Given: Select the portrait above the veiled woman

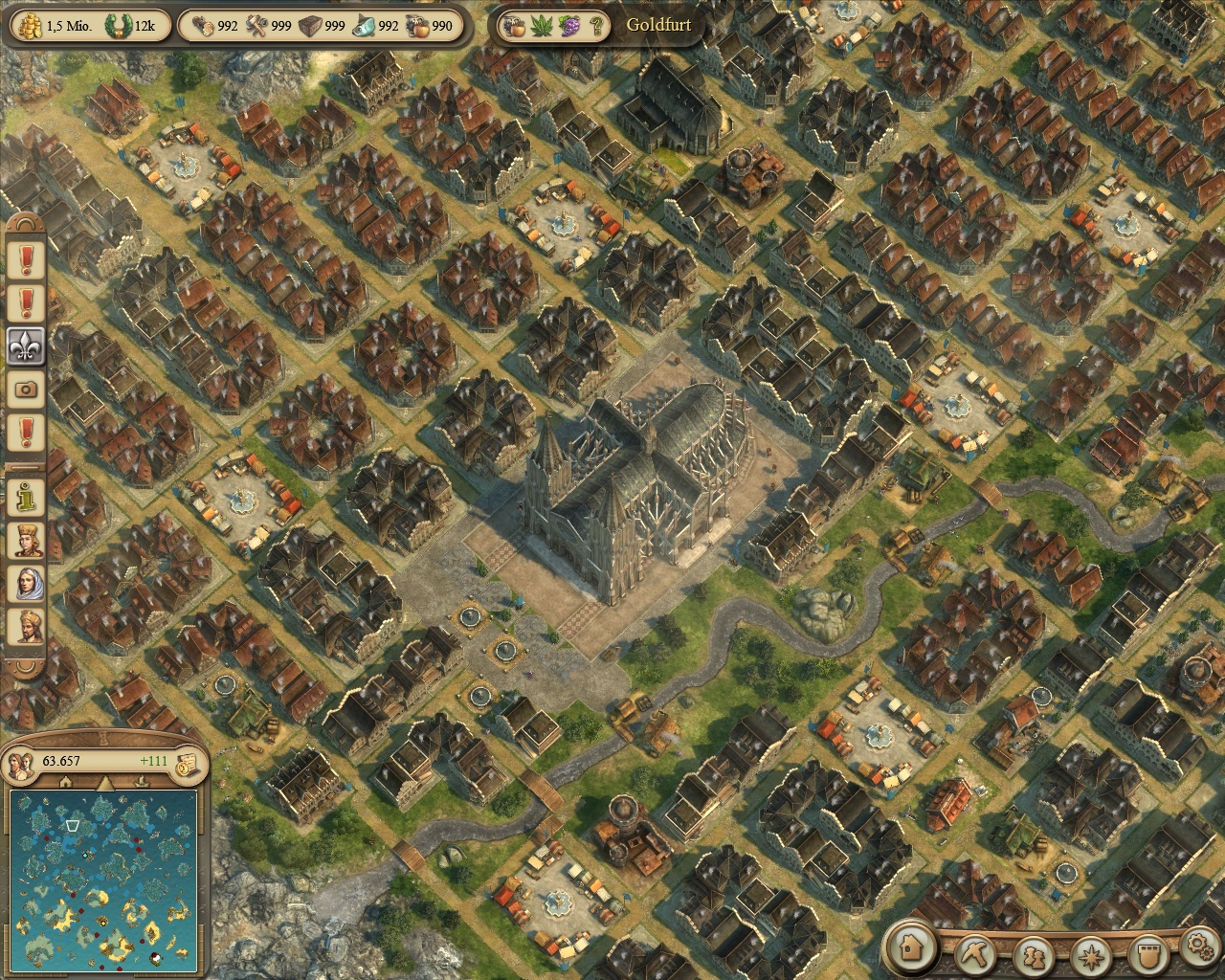Looking at the screenshot, I should pos(26,539).
